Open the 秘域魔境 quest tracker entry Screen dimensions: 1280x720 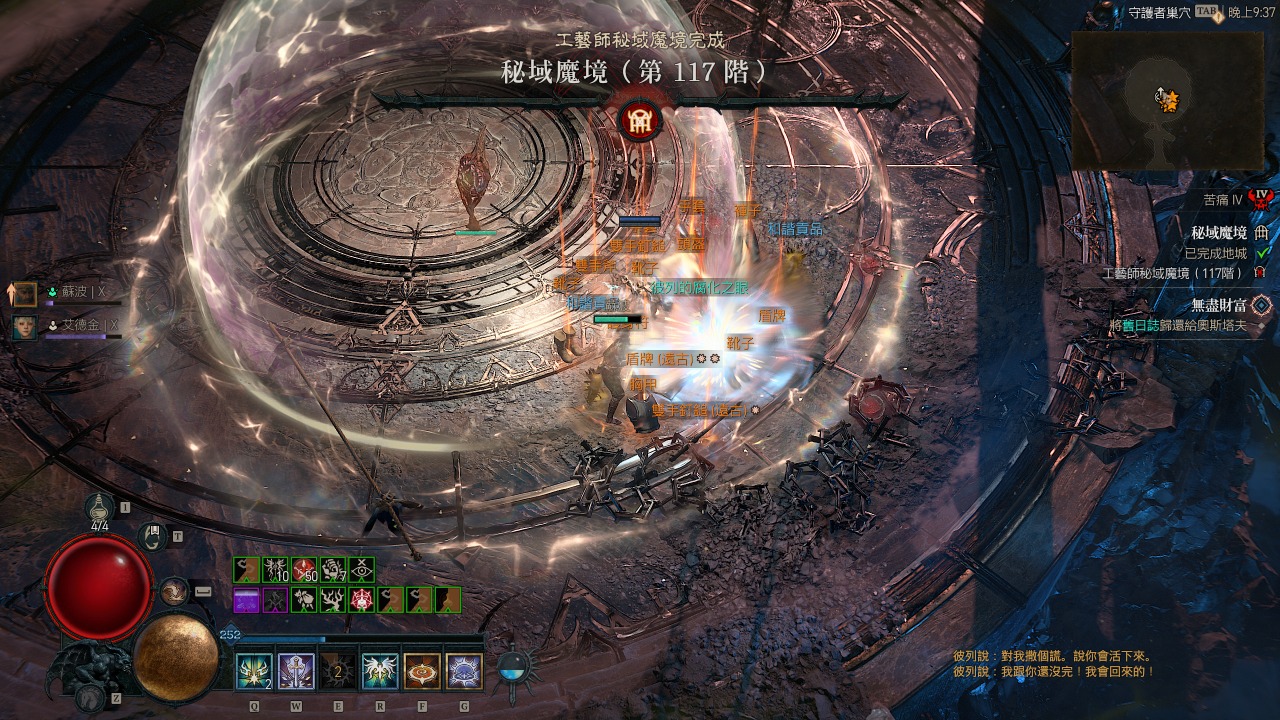click(x=1218, y=233)
